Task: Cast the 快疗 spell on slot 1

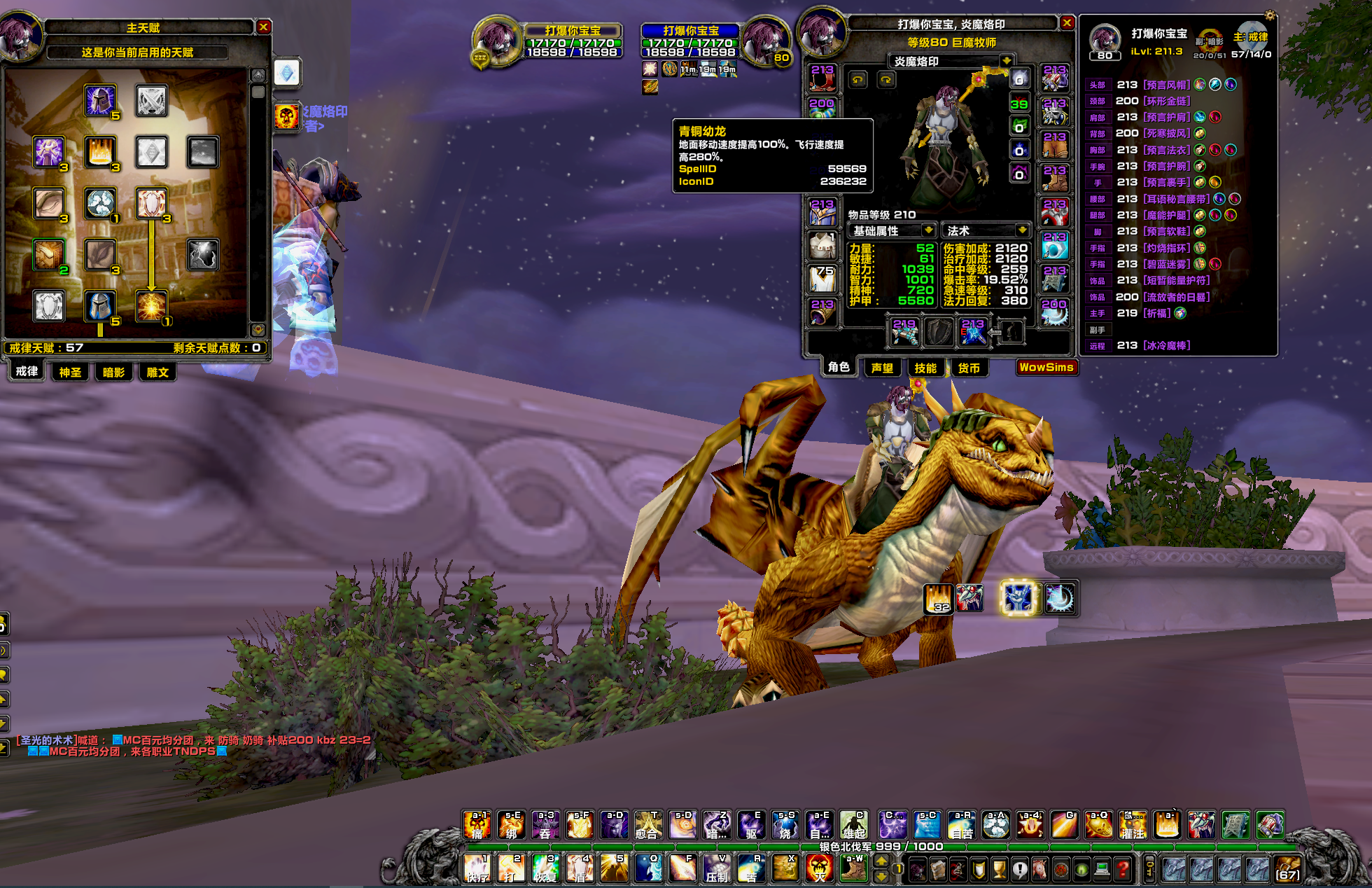Action: point(478,869)
